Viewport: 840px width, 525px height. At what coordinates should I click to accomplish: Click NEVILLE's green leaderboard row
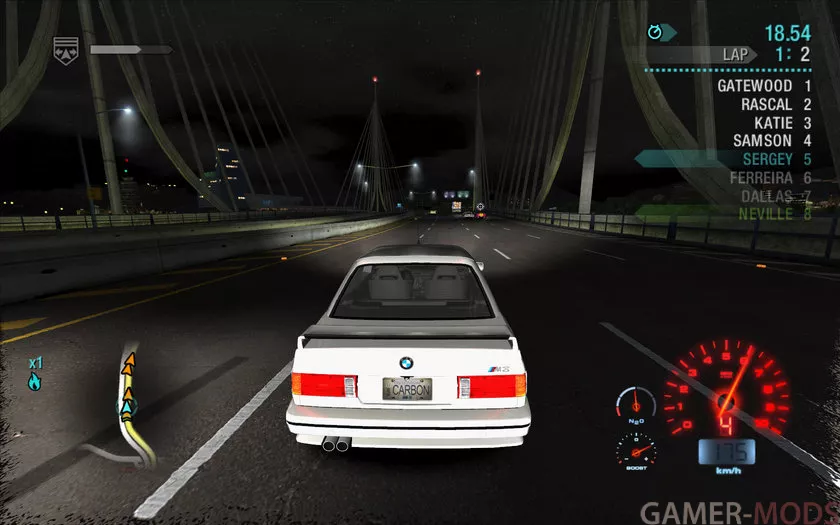click(766, 213)
